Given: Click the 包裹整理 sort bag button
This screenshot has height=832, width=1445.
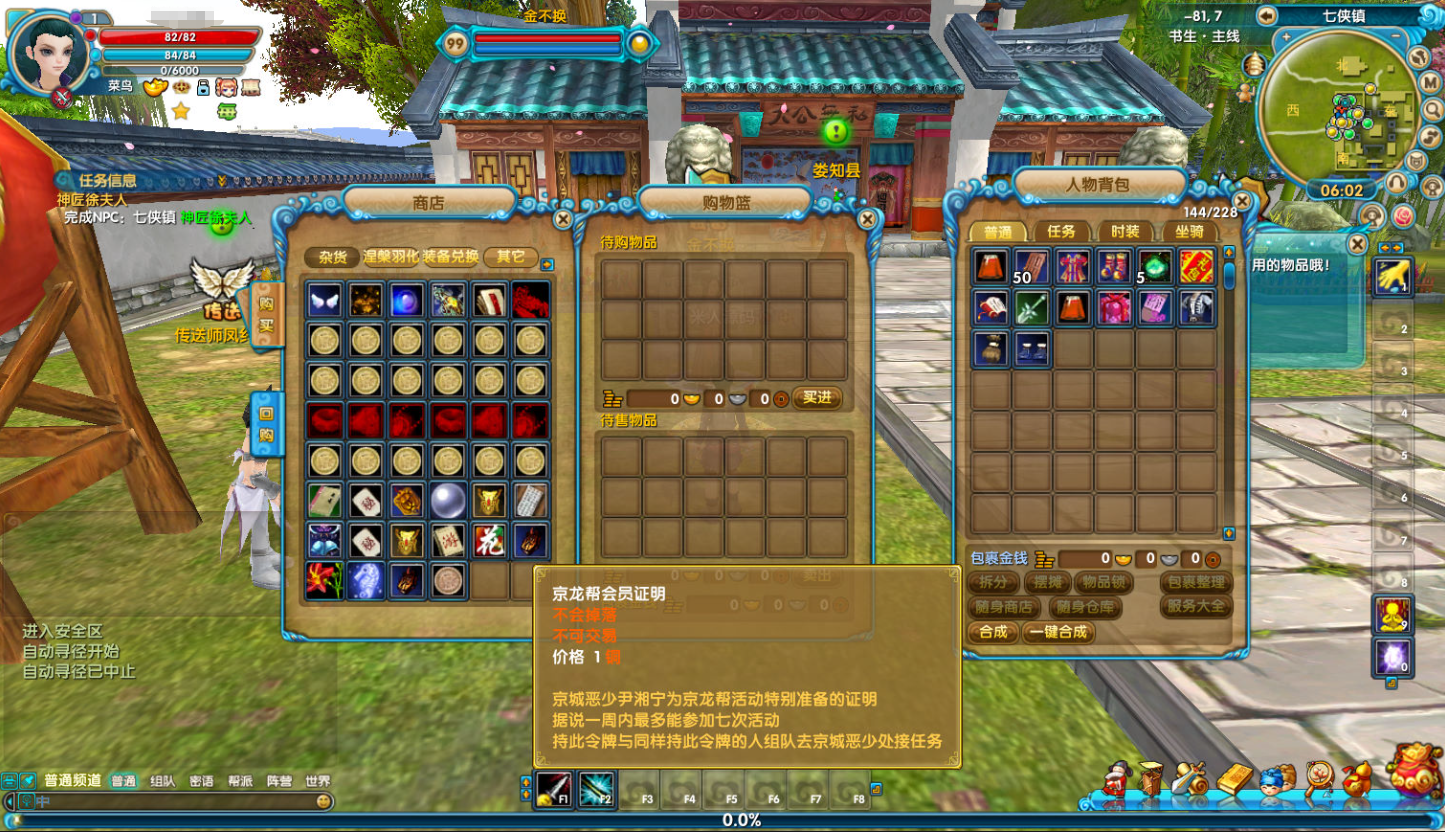Looking at the screenshot, I should point(1196,582).
